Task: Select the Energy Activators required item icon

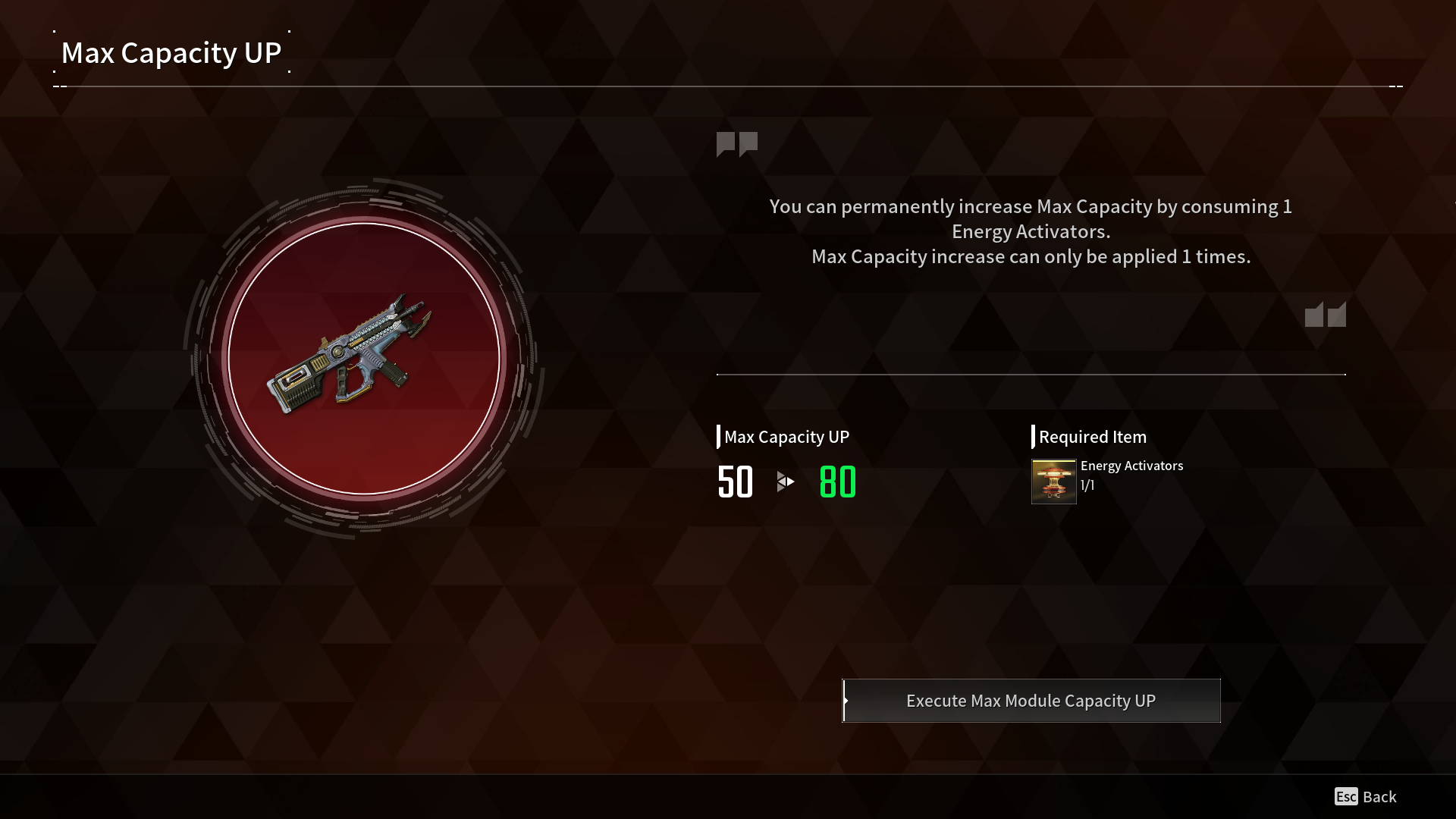Action: 1053,482
